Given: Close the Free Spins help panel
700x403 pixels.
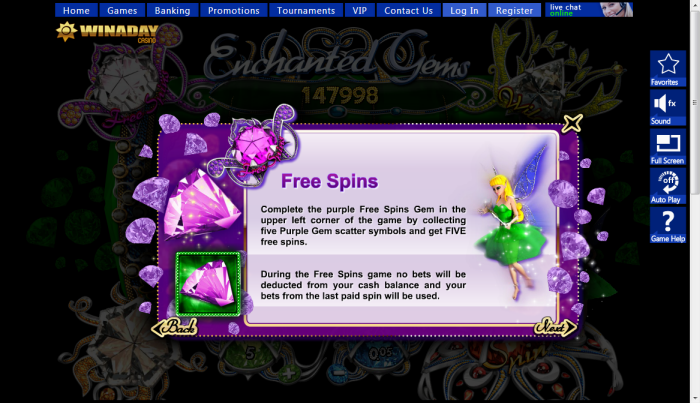Looking at the screenshot, I should pos(572,124).
